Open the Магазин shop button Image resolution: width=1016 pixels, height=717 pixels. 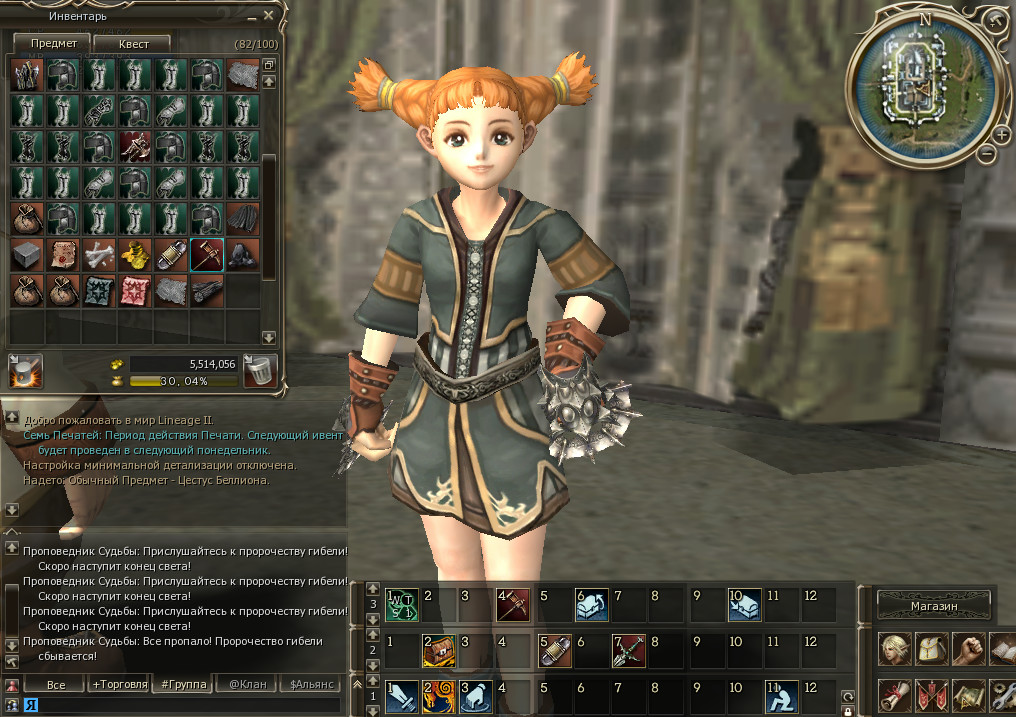(934, 606)
